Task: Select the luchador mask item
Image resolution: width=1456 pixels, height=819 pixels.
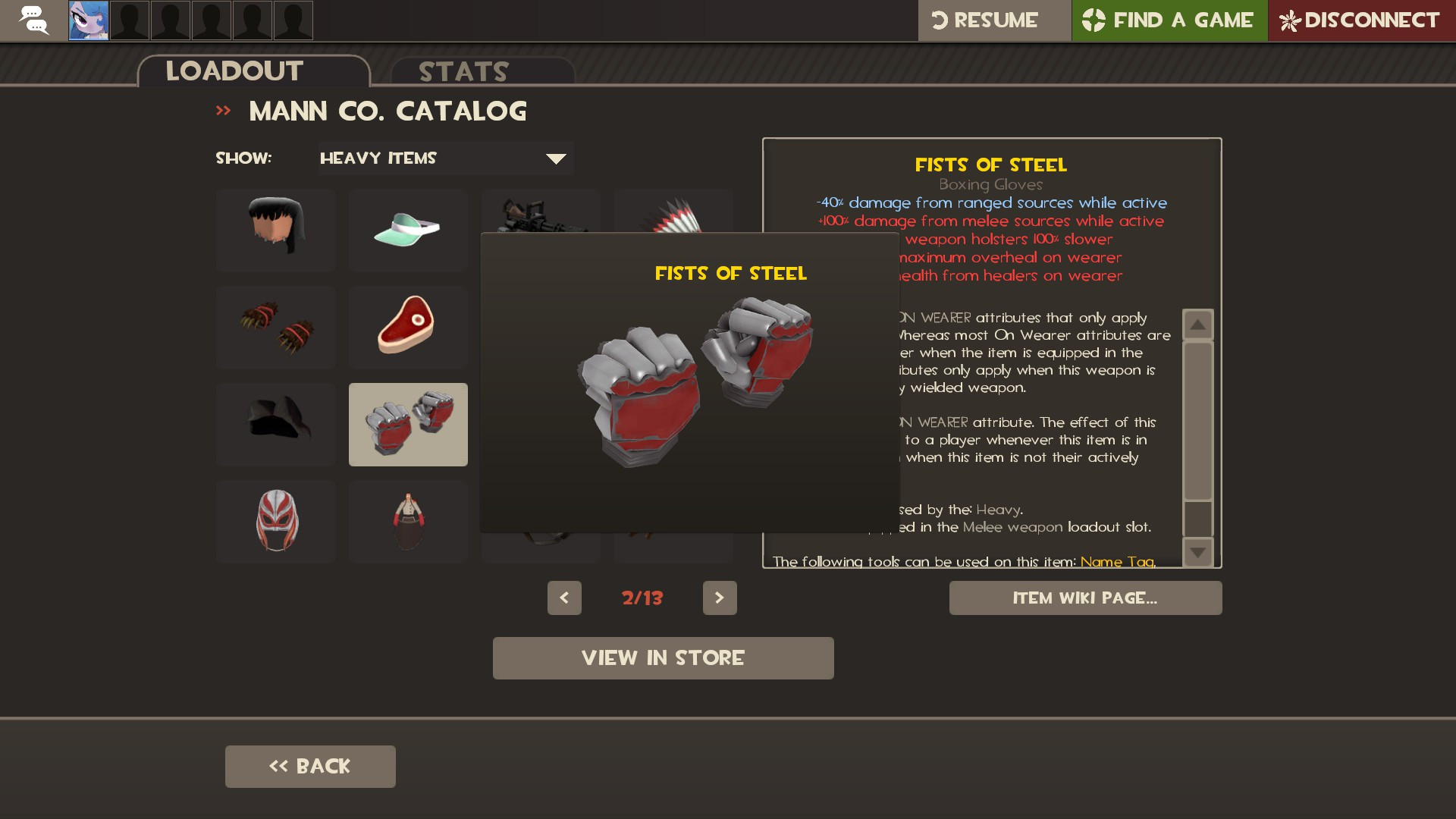Action: (275, 521)
